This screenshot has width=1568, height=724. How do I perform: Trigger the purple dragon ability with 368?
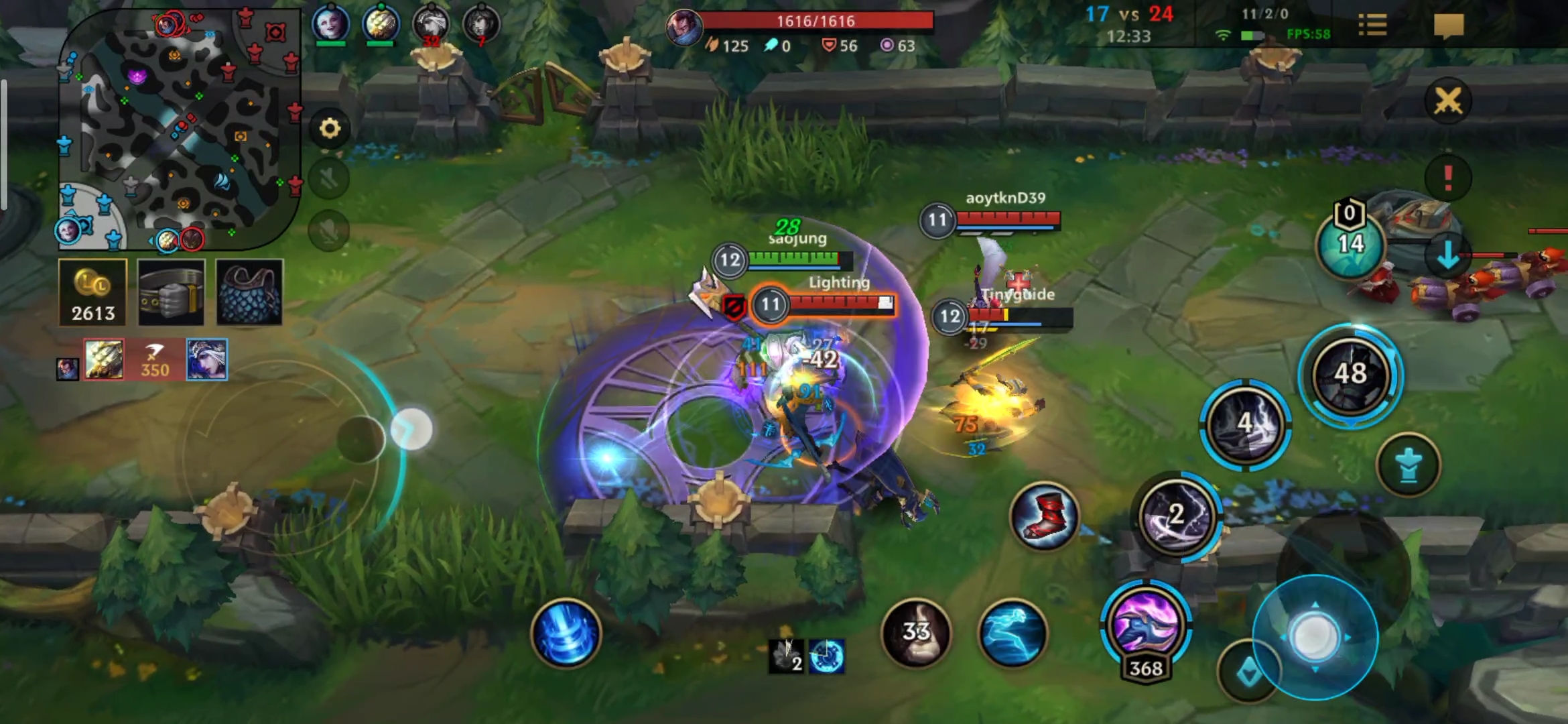point(1145,623)
